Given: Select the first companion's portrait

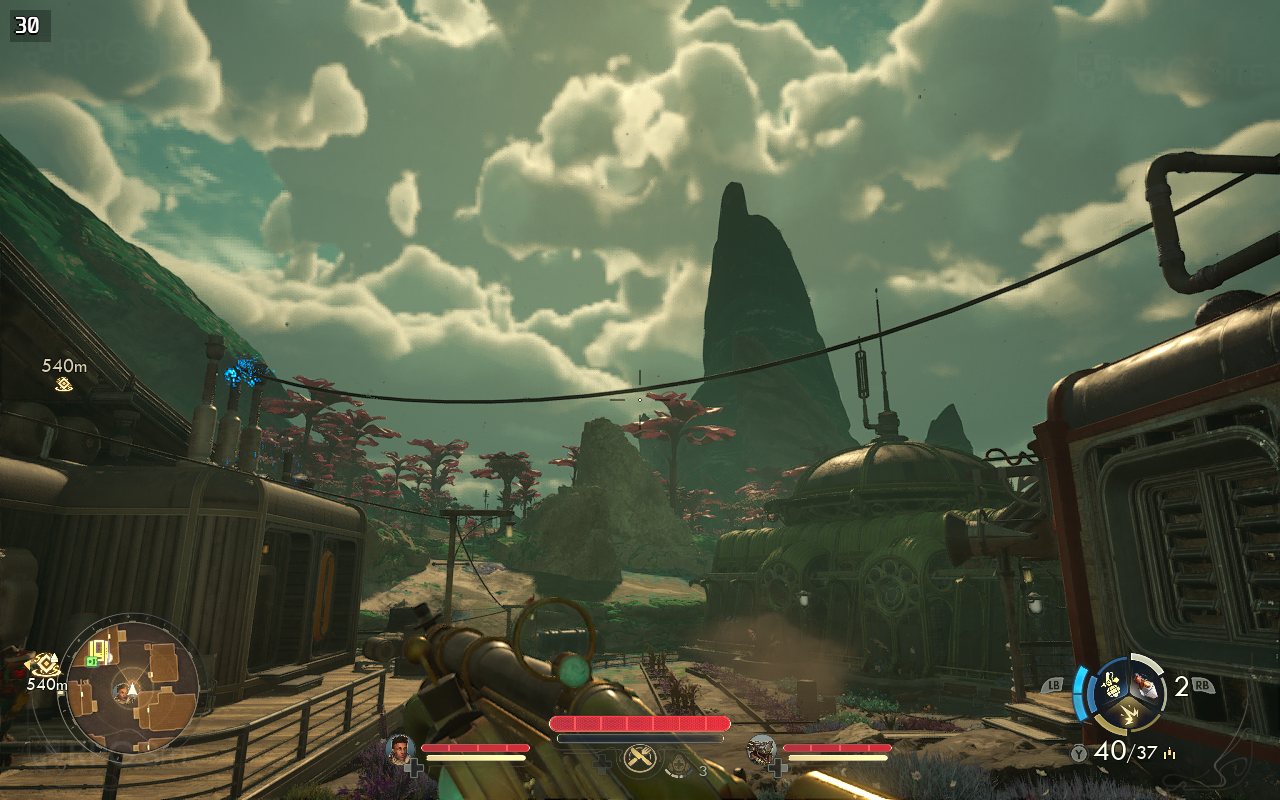Looking at the screenshot, I should pyautogui.click(x=399, y=748).
